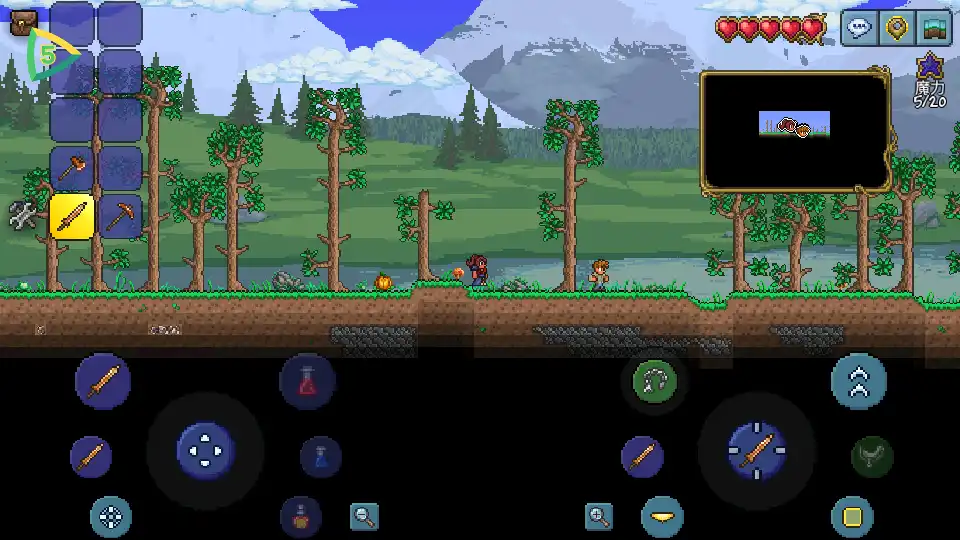Tap the zoom-in magnifier button
Image resolution: width=960 pixels, height=540 pixels.
pyautogui.click(x=599, y=516)
